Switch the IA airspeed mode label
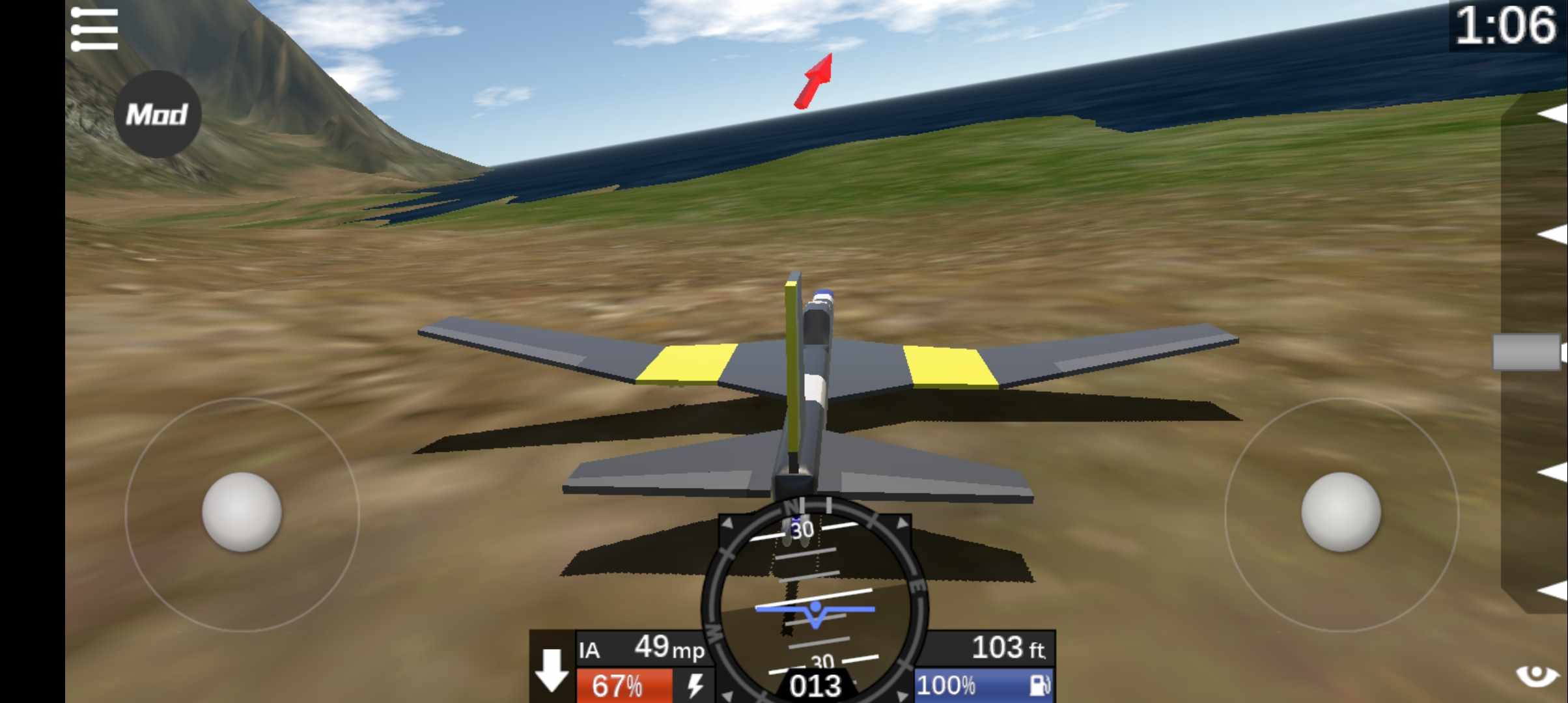The image size is (1568, 703). 589,650
